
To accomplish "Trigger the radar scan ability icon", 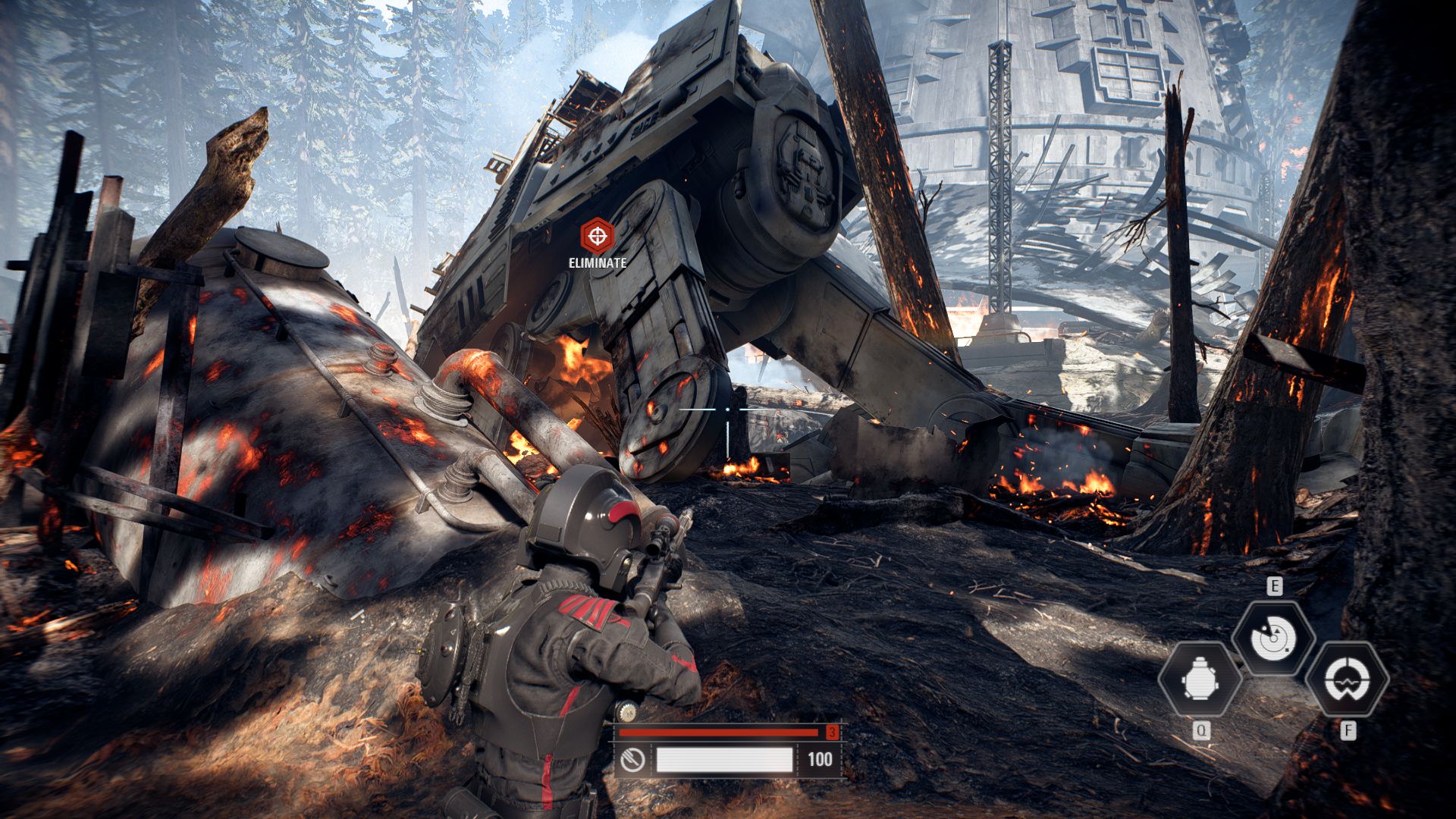I will [x=1273, y=638].
